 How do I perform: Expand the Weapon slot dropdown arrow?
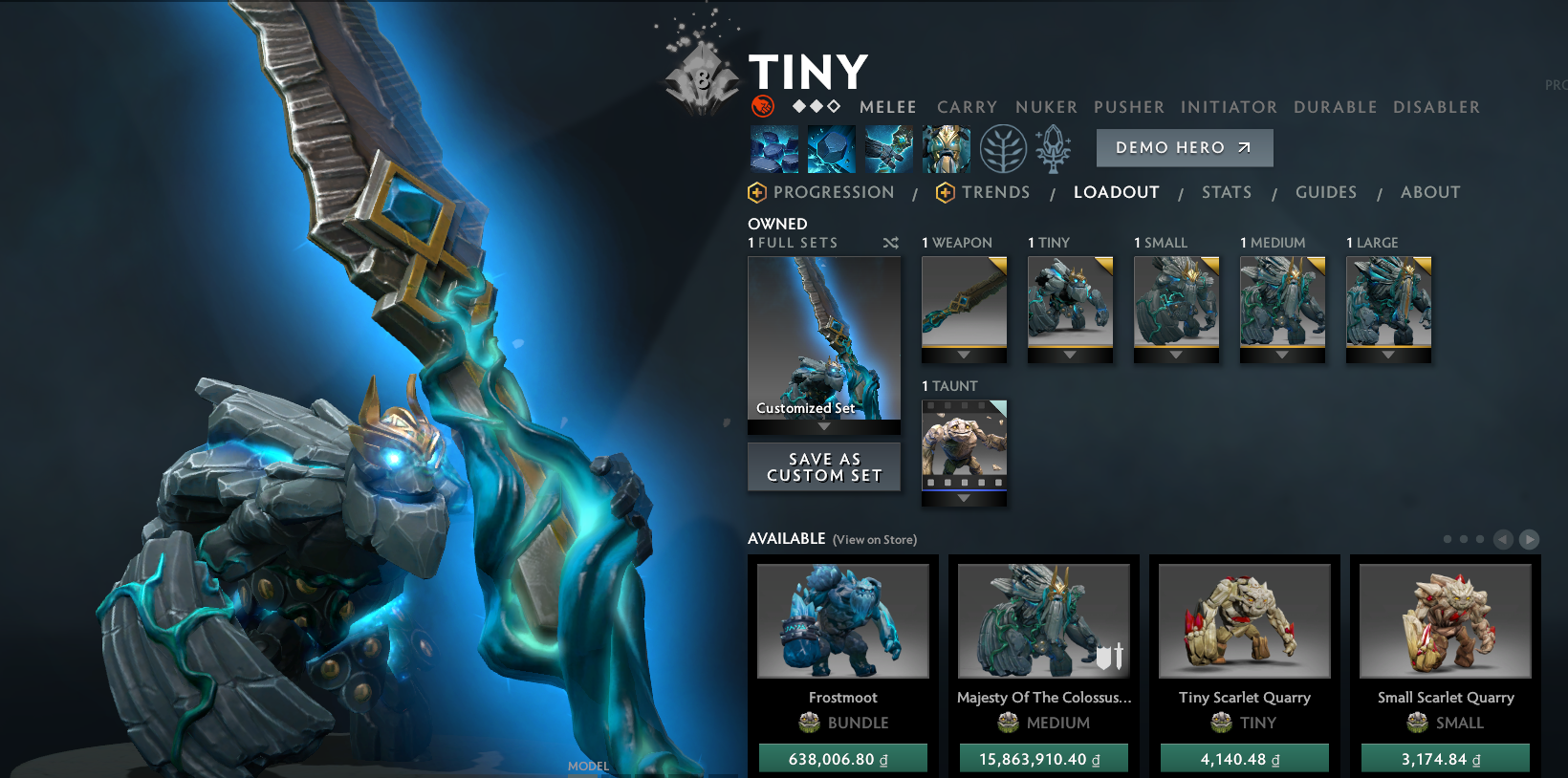(963, 353)
